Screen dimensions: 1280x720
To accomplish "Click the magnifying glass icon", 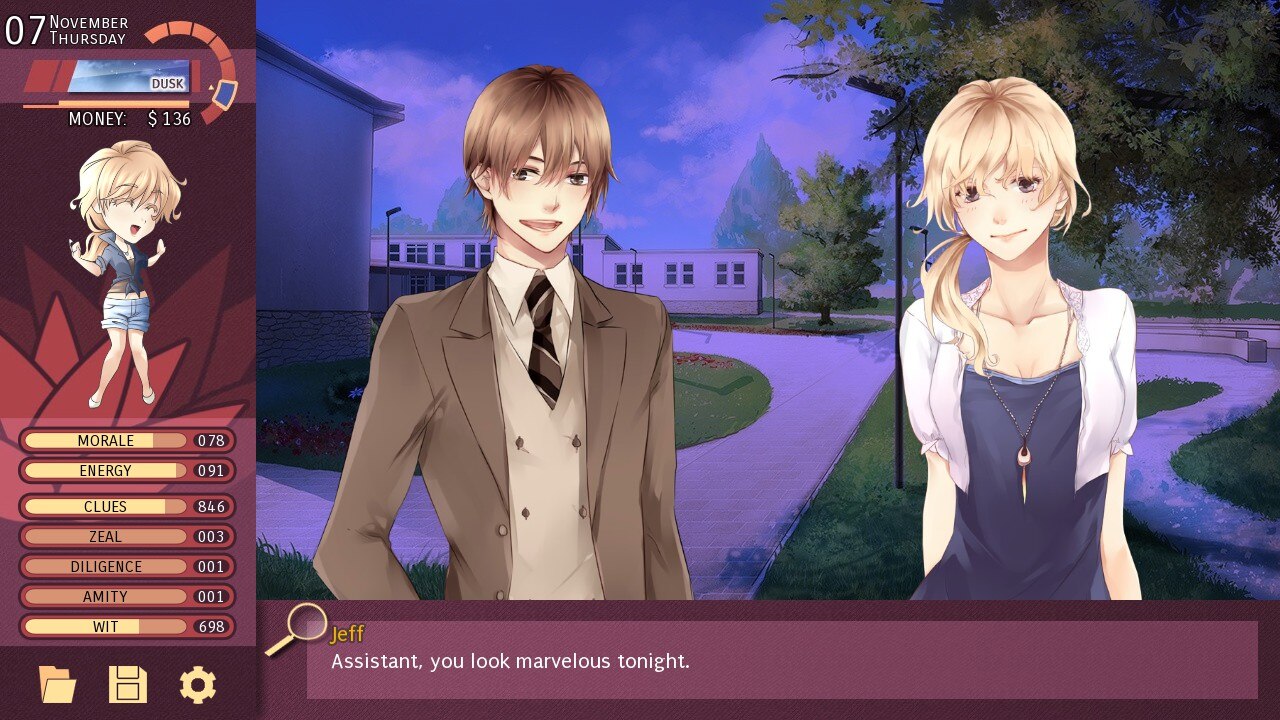I will pyautogui.click(x=304, y=624).
